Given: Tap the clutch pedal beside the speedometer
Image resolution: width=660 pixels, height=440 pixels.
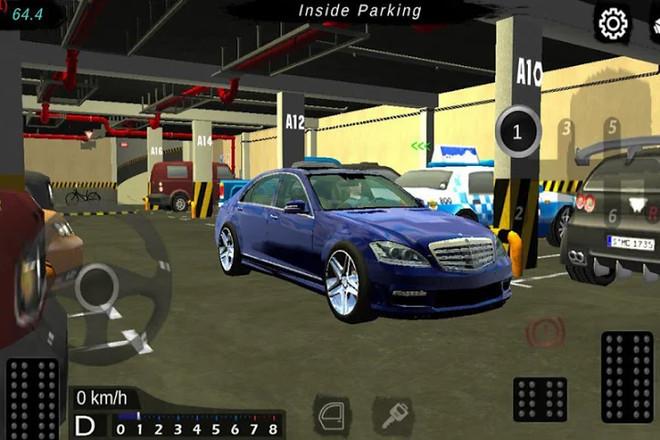Looking at the screenshot, I should tap(32, 398).
